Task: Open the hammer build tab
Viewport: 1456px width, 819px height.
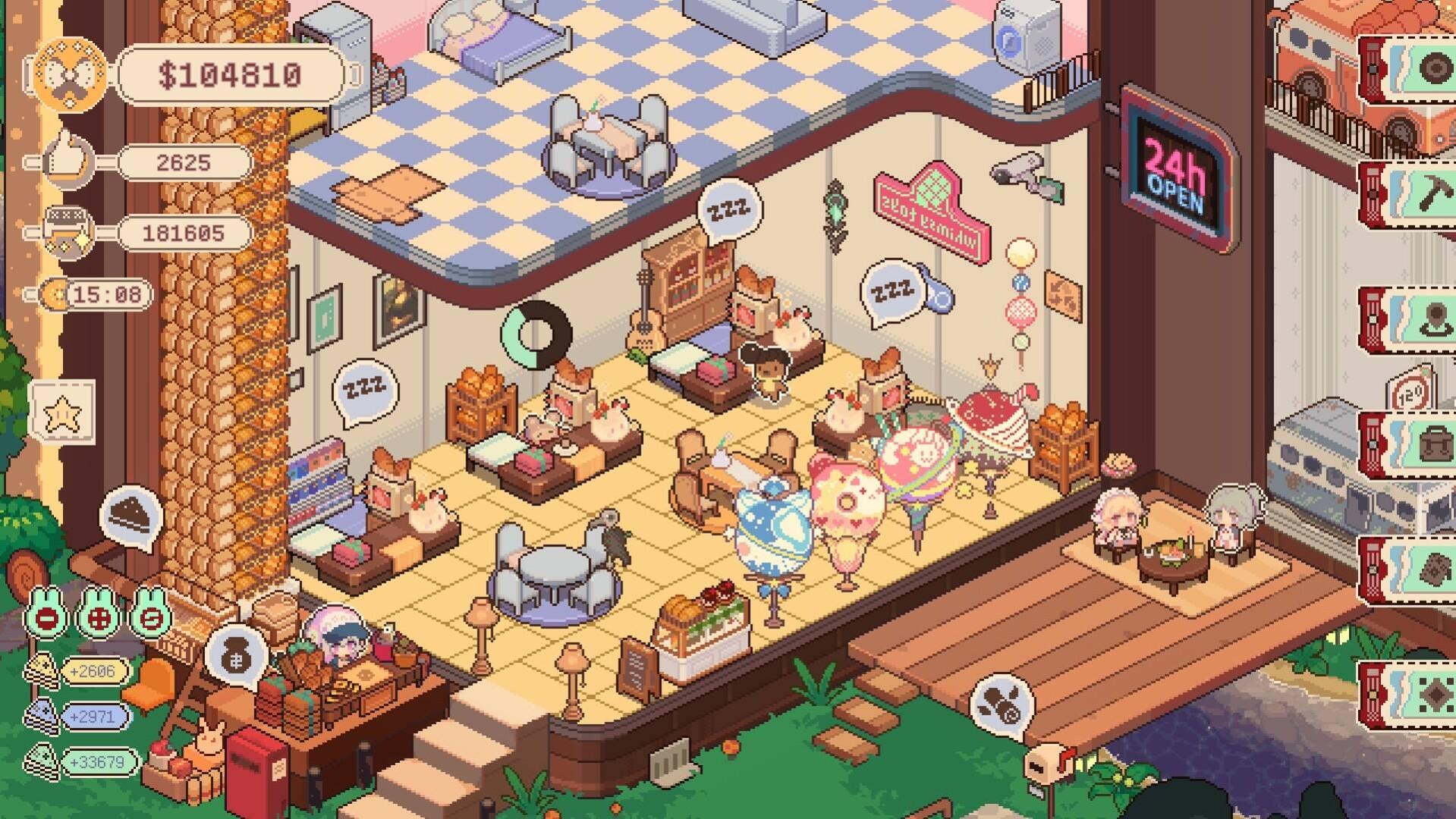Action: pos(1426,194)
